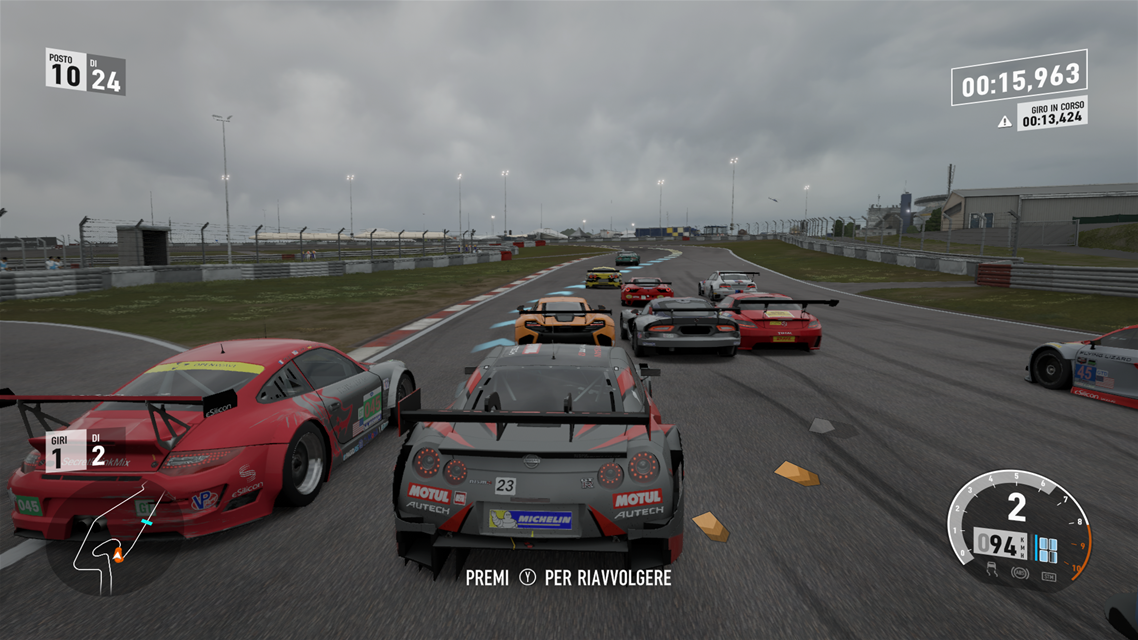The height and width of the screenshot is (640, 1138).
Task: Click the lap time warning triangle icon
Action: [x=1005, y=122]
